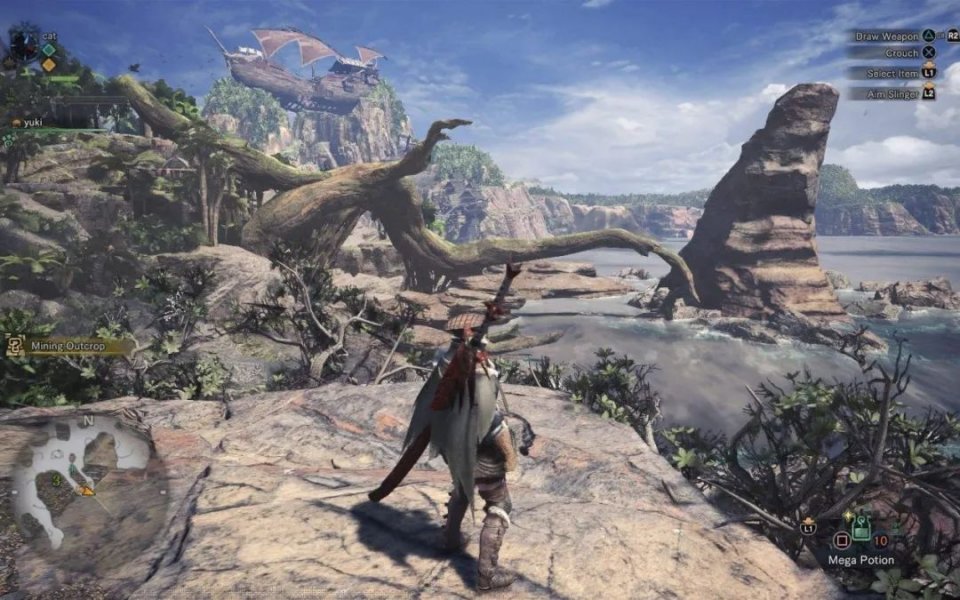Image resolution: width=960 pixels, height=600 pixels.
Task: Click the Mining Outcrop notification
Action: (70, 346)
